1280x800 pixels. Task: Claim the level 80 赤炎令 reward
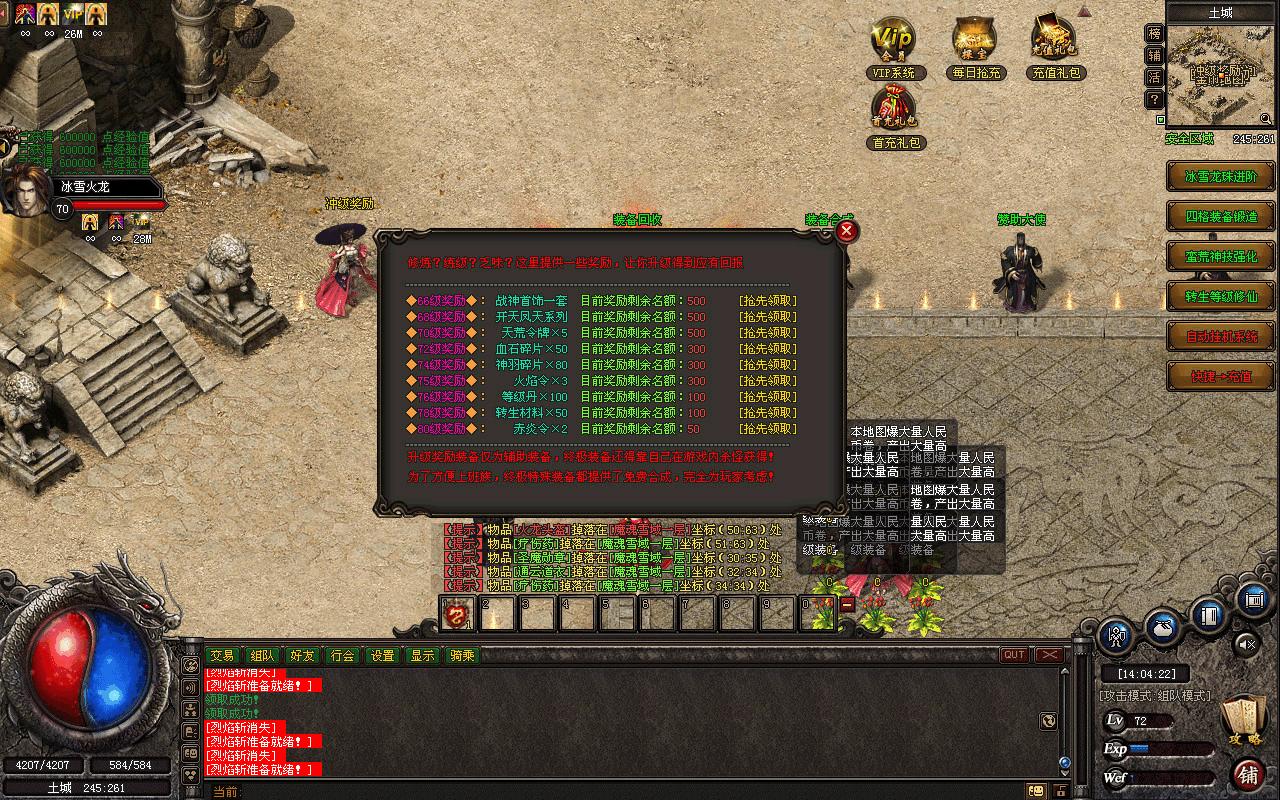click(x=767, y=429)
